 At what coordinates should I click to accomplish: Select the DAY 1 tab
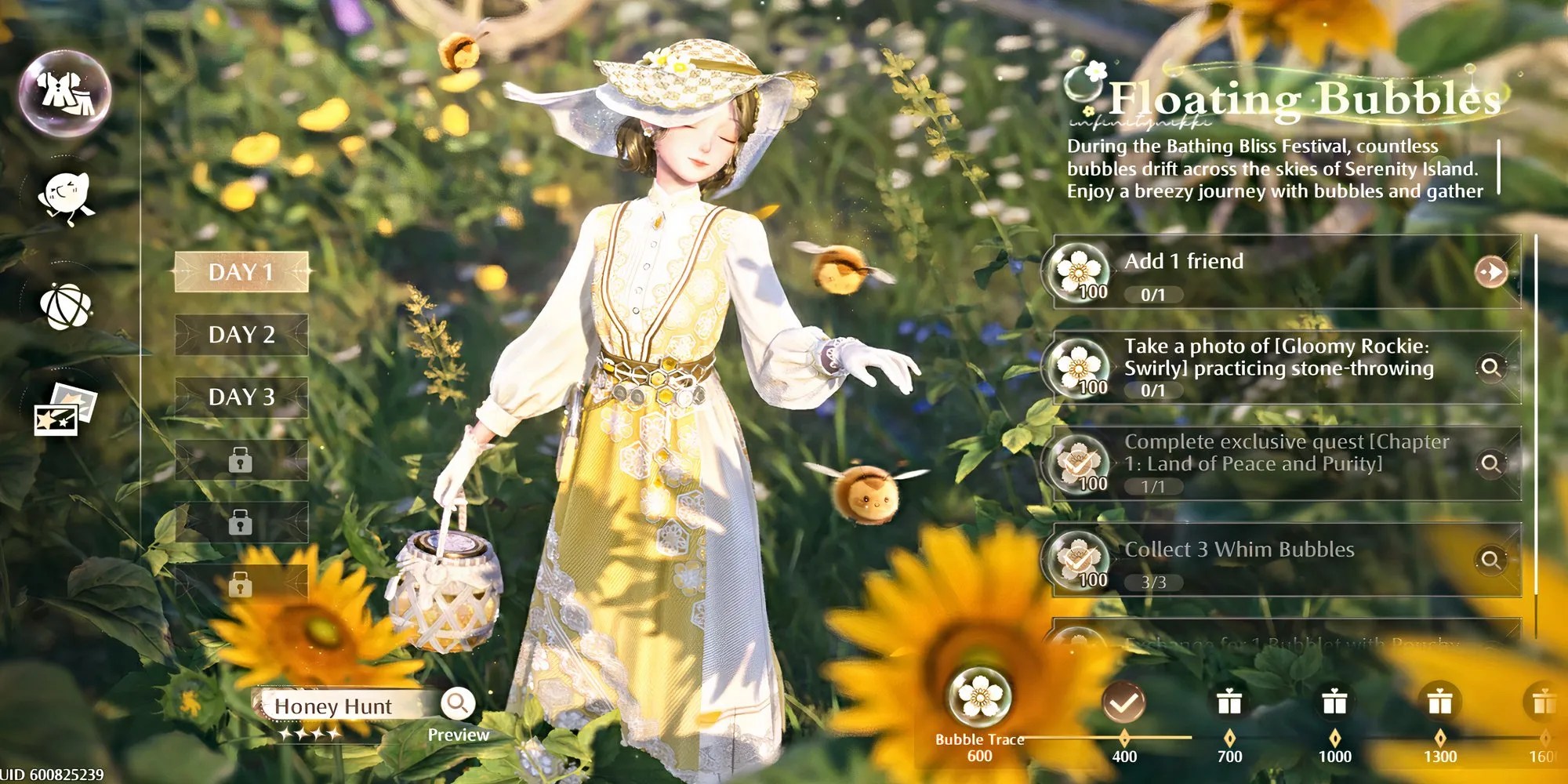pyautogui.click(x=241, y=272)
